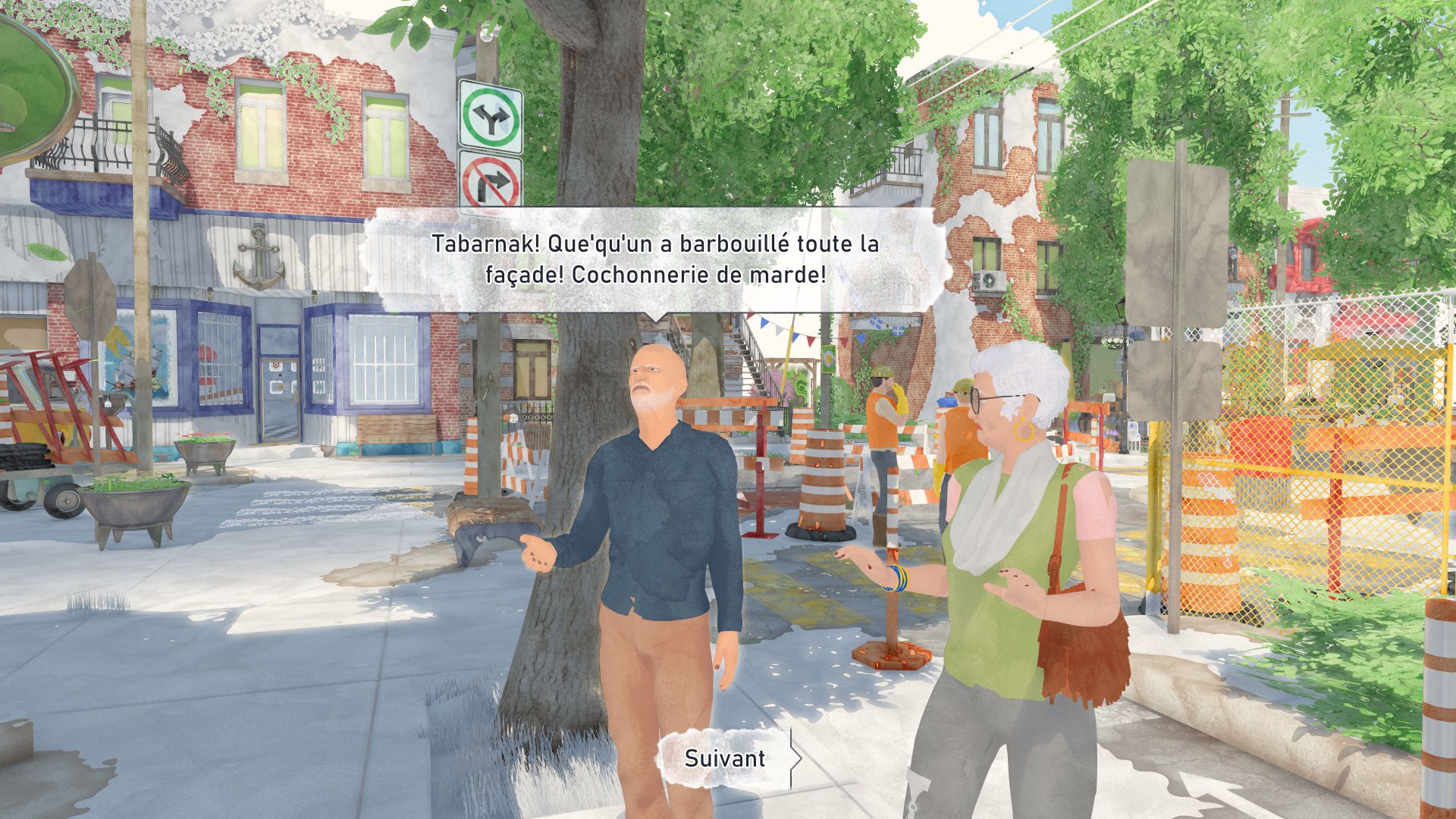Advance the dialogue with Suivant
Viewport: 1456px width, 819px height.
725,758
